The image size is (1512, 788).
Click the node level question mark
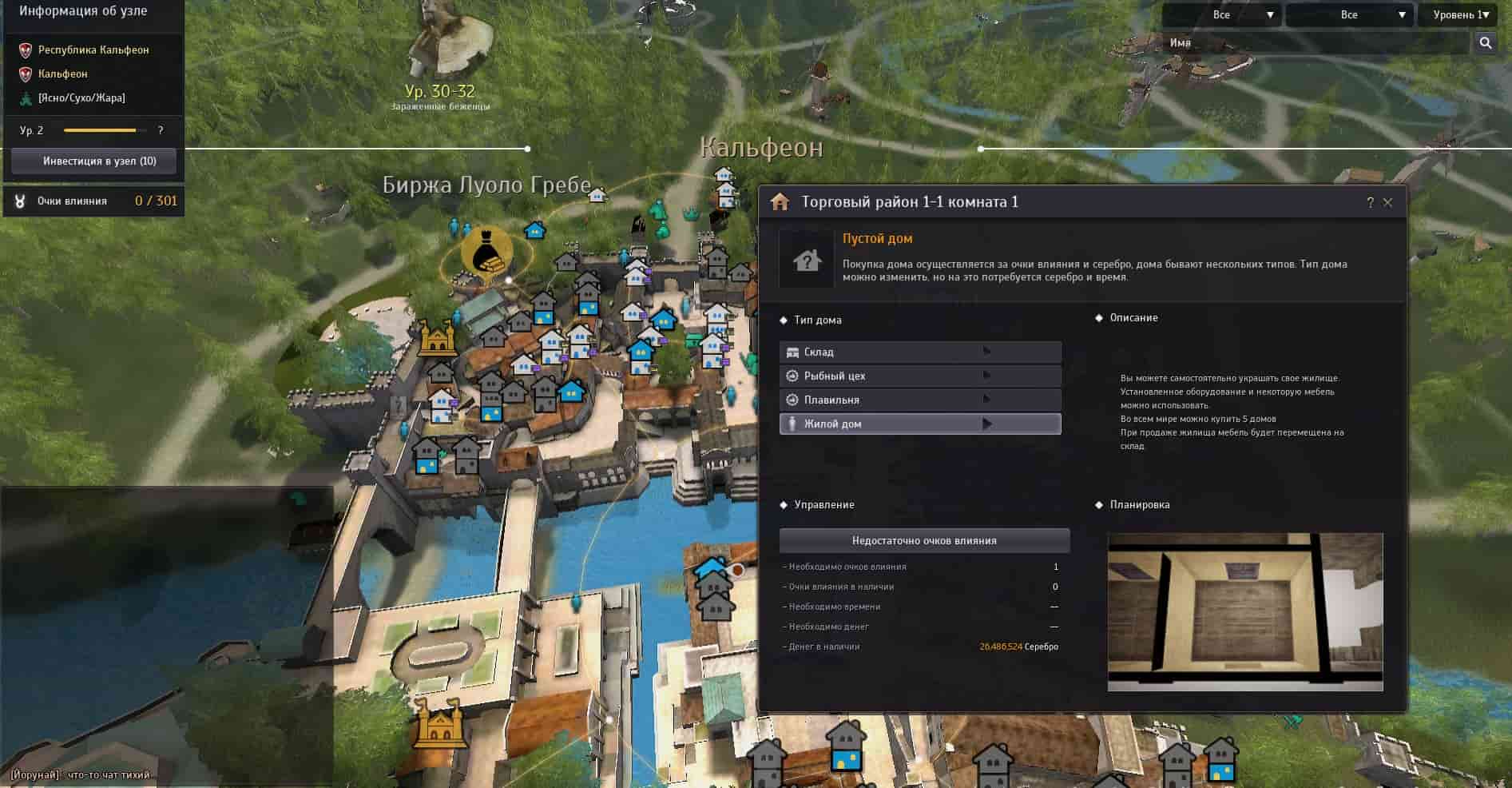point(161,130)
